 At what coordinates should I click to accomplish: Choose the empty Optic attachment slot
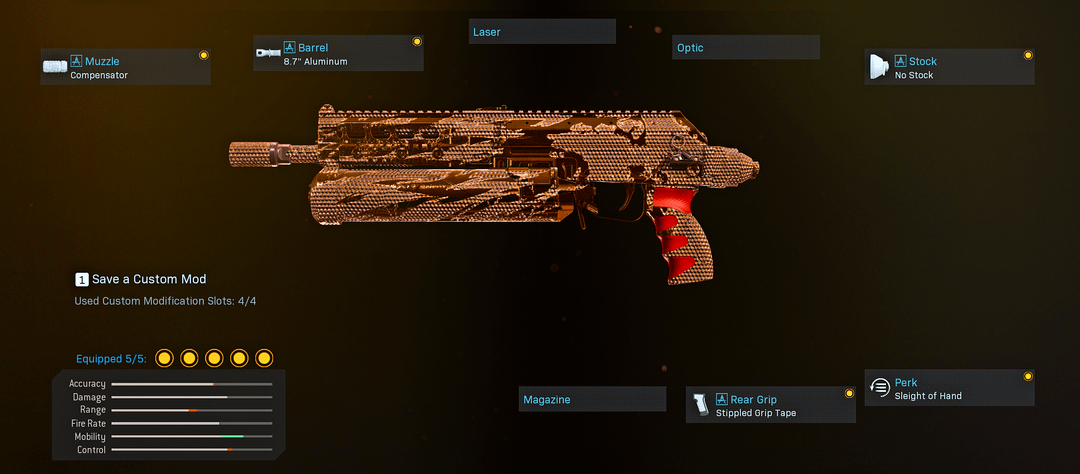tap(746, 47)
